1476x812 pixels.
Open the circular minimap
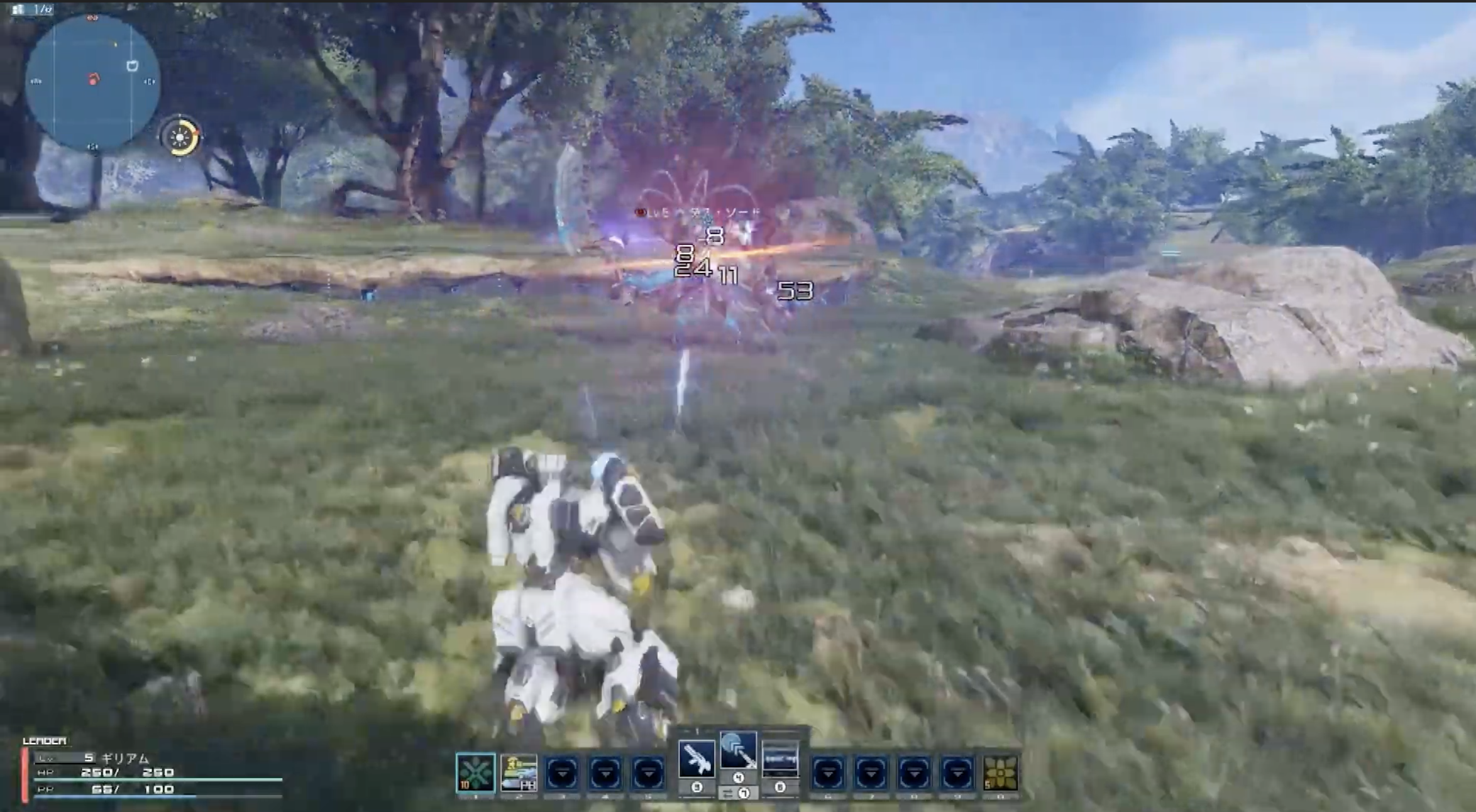click(x=92, y=83)
